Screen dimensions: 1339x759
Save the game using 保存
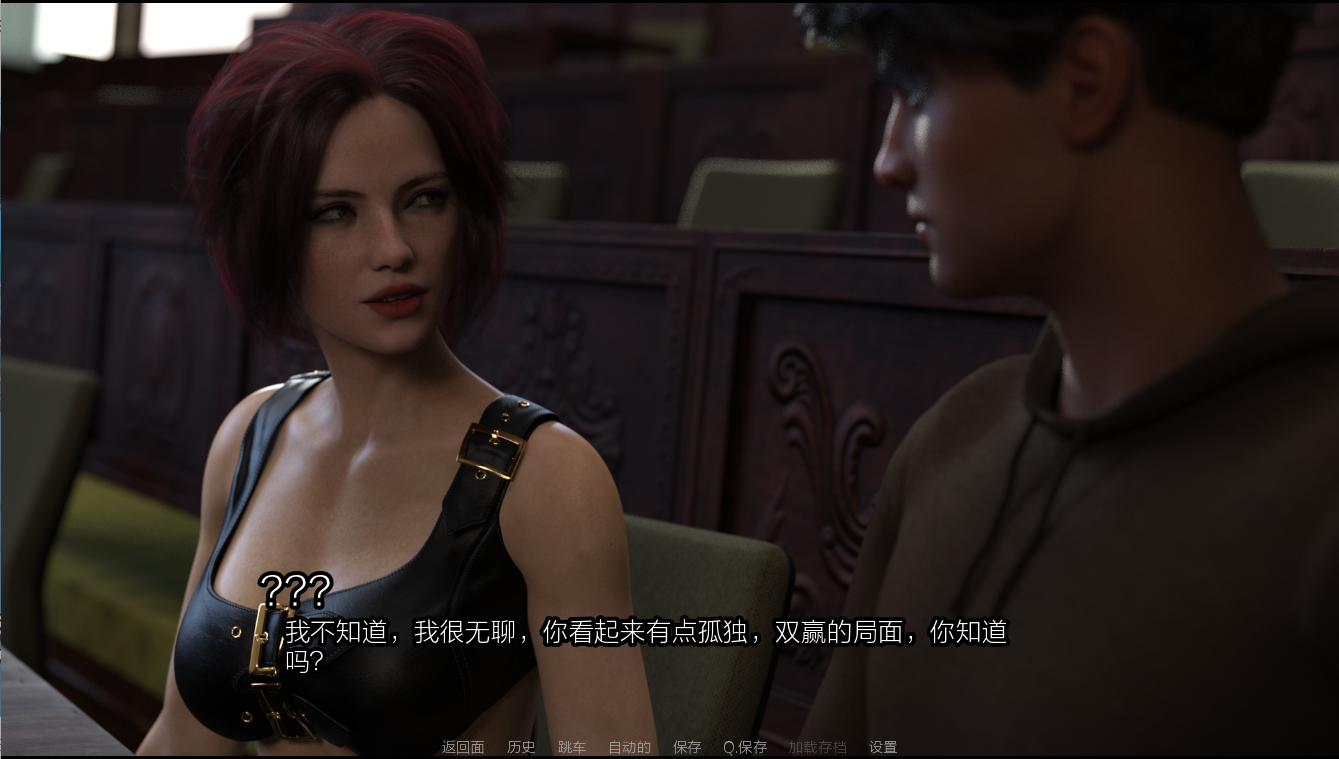click(686, 746)
